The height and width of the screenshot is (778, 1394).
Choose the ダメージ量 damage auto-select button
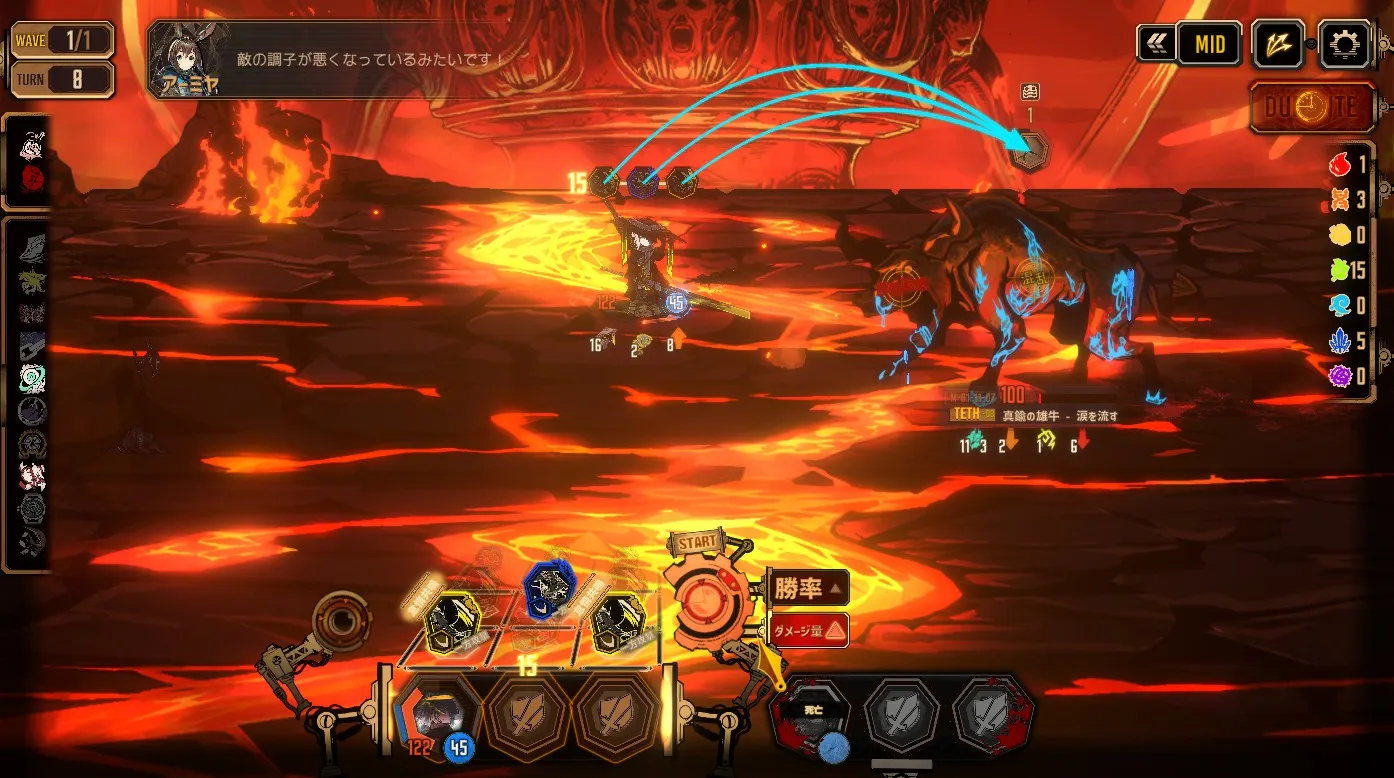click(x=809, y=631)
